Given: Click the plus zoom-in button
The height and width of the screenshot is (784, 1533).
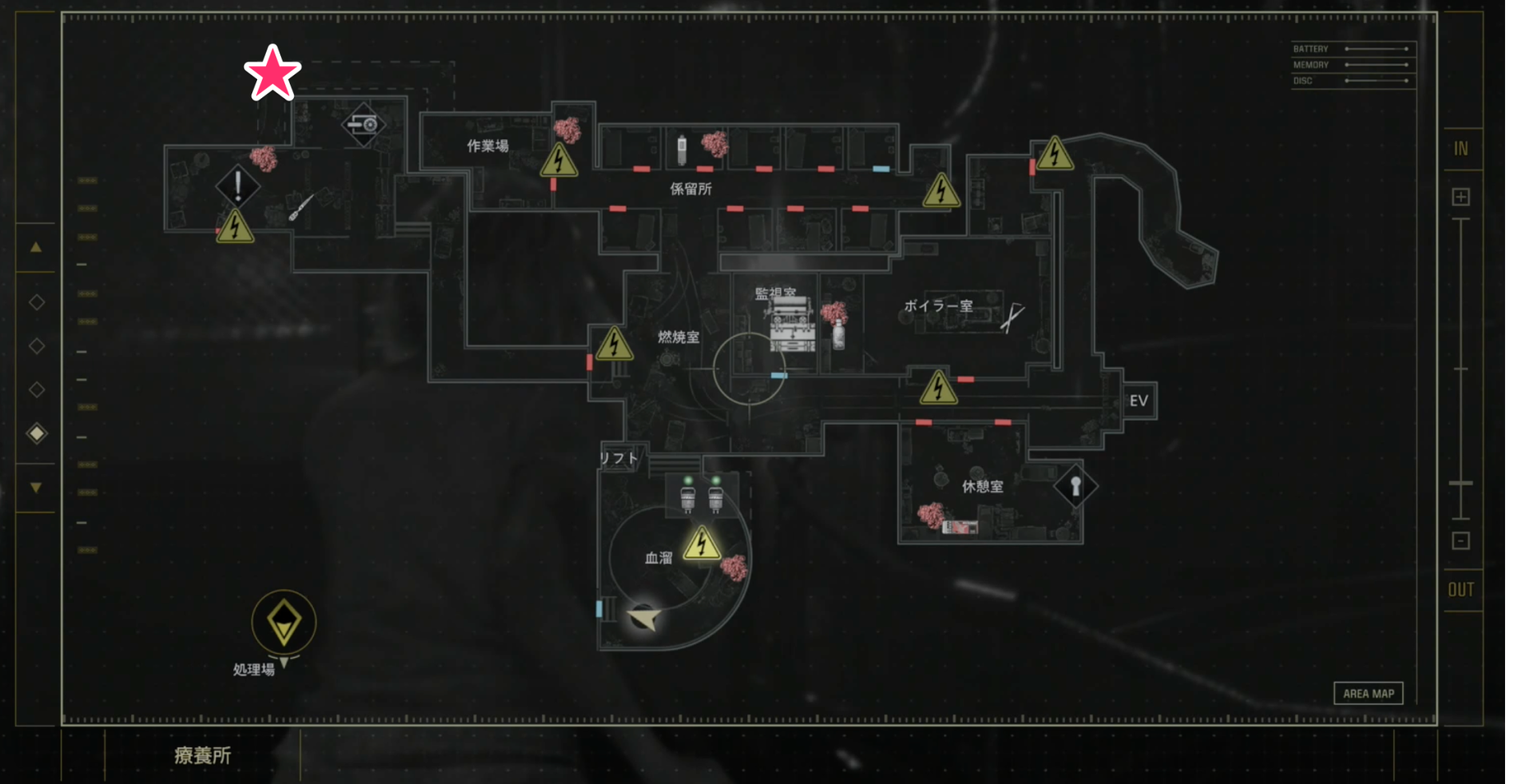Looking at the screenshot, I should tap(1460, 197).
